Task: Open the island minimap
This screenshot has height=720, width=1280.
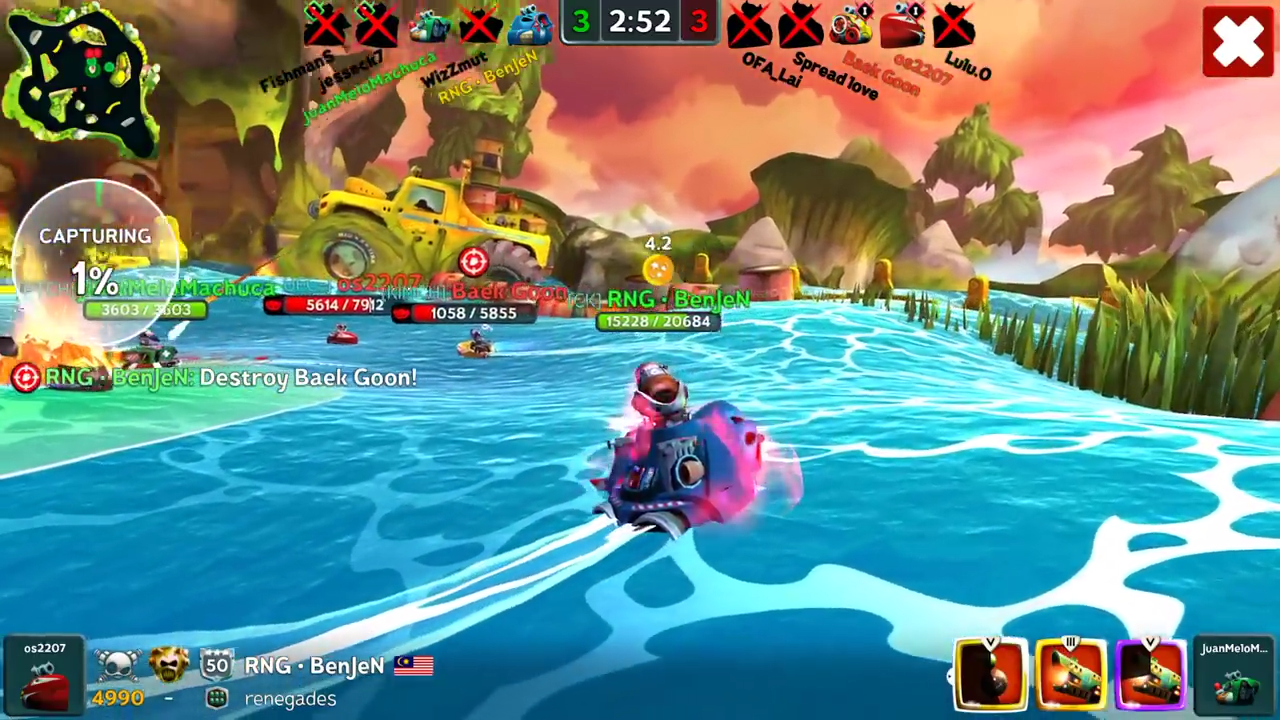Action: pos(82,78)
